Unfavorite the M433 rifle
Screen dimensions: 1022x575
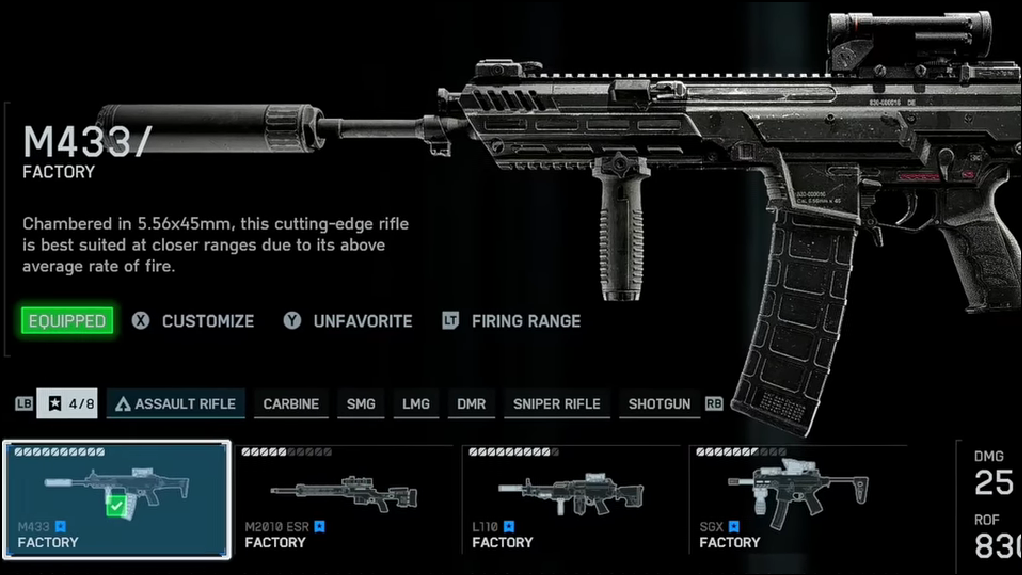click(362, 321)
